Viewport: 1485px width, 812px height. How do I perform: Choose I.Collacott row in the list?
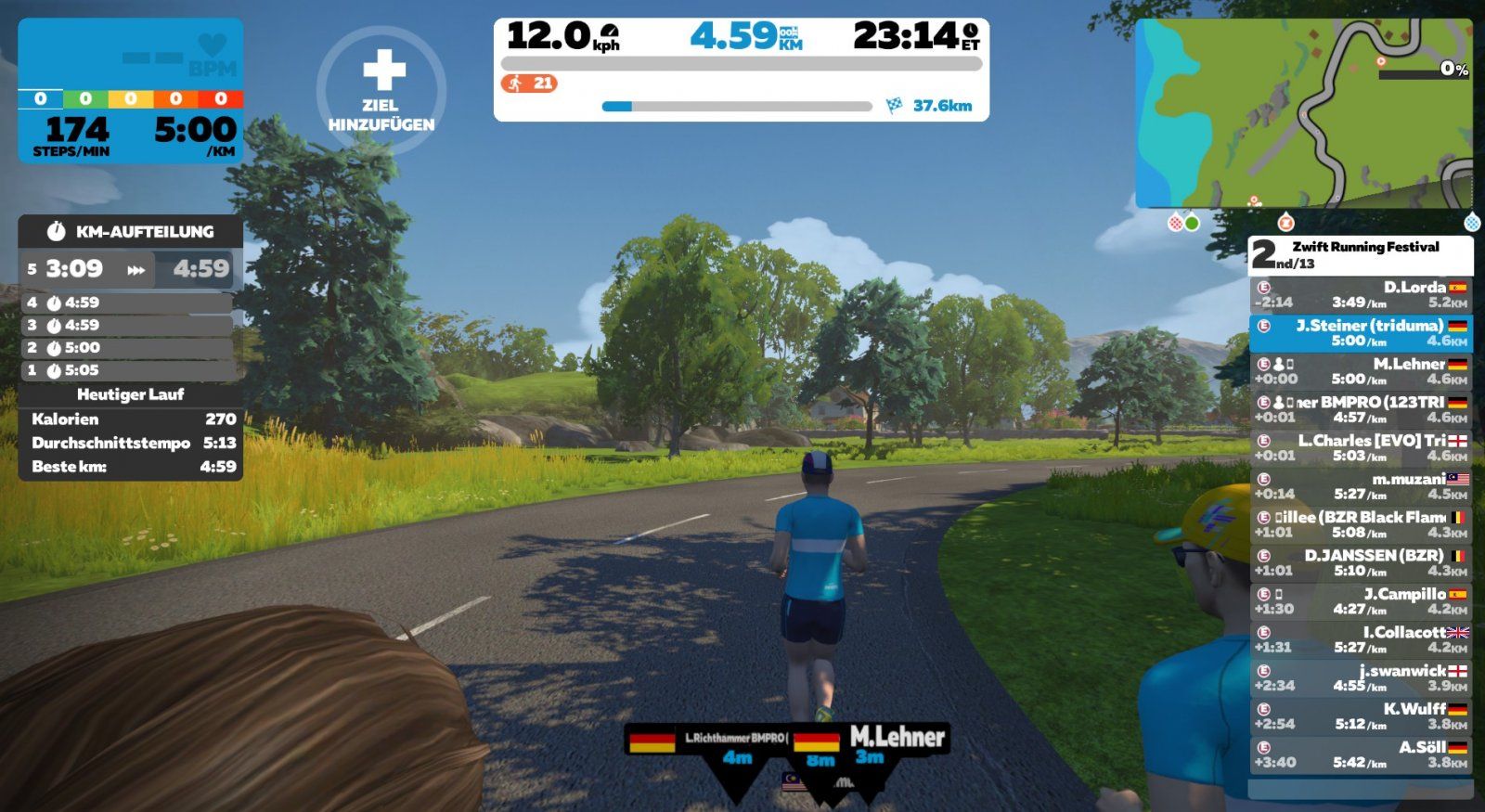pyautogui.click(x=1360, y=639)
